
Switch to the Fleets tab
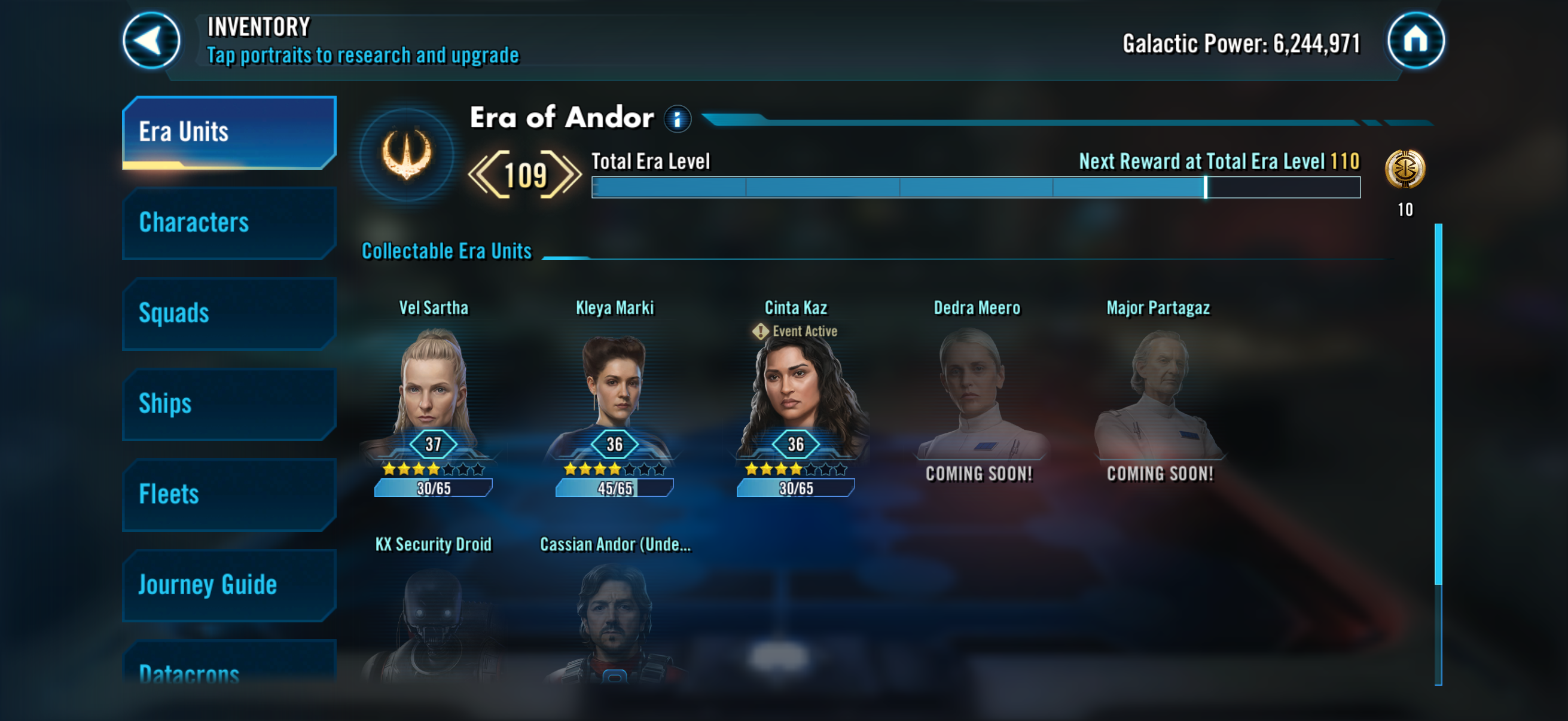(229, 494)
